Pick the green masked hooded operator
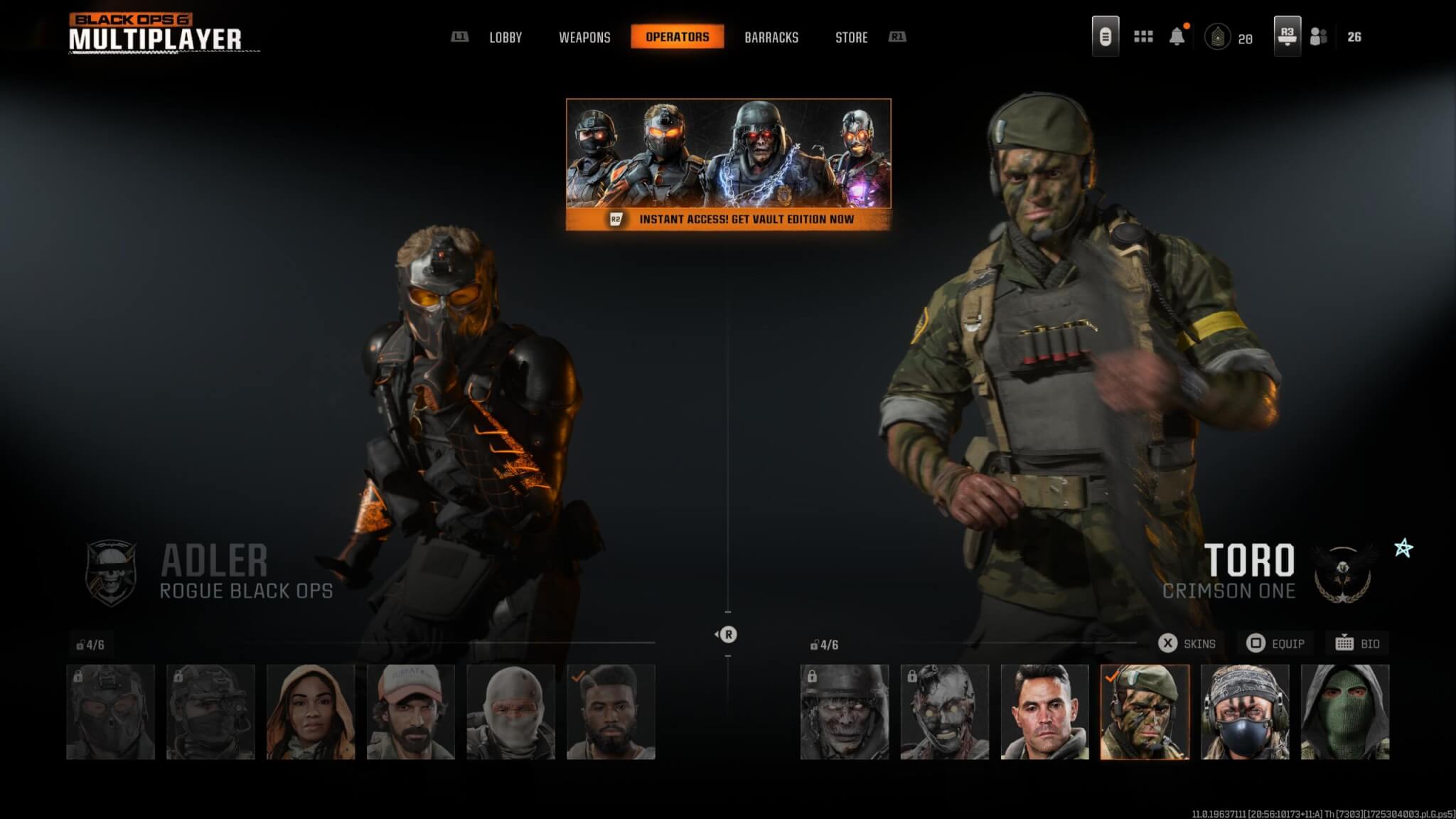 (1345, 712)
